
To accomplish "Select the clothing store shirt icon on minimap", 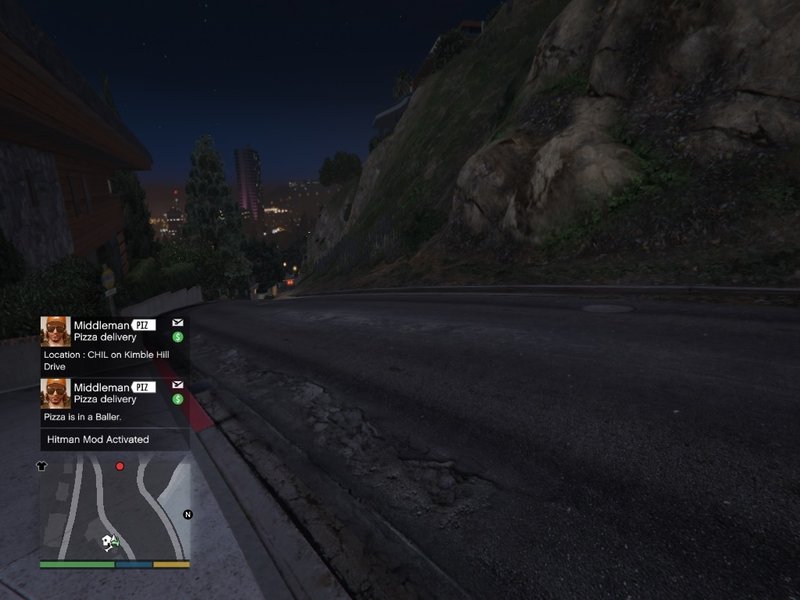I will point(42,465).
